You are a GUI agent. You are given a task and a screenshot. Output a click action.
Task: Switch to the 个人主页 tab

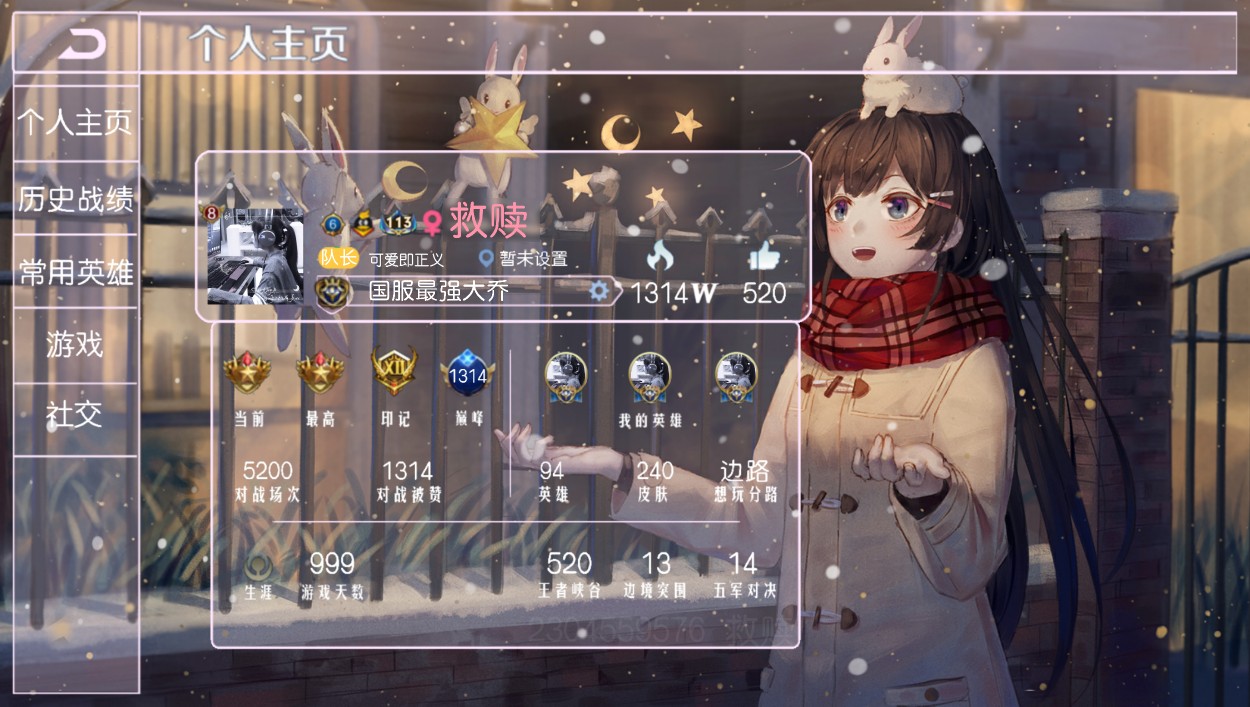click(76, 123)
